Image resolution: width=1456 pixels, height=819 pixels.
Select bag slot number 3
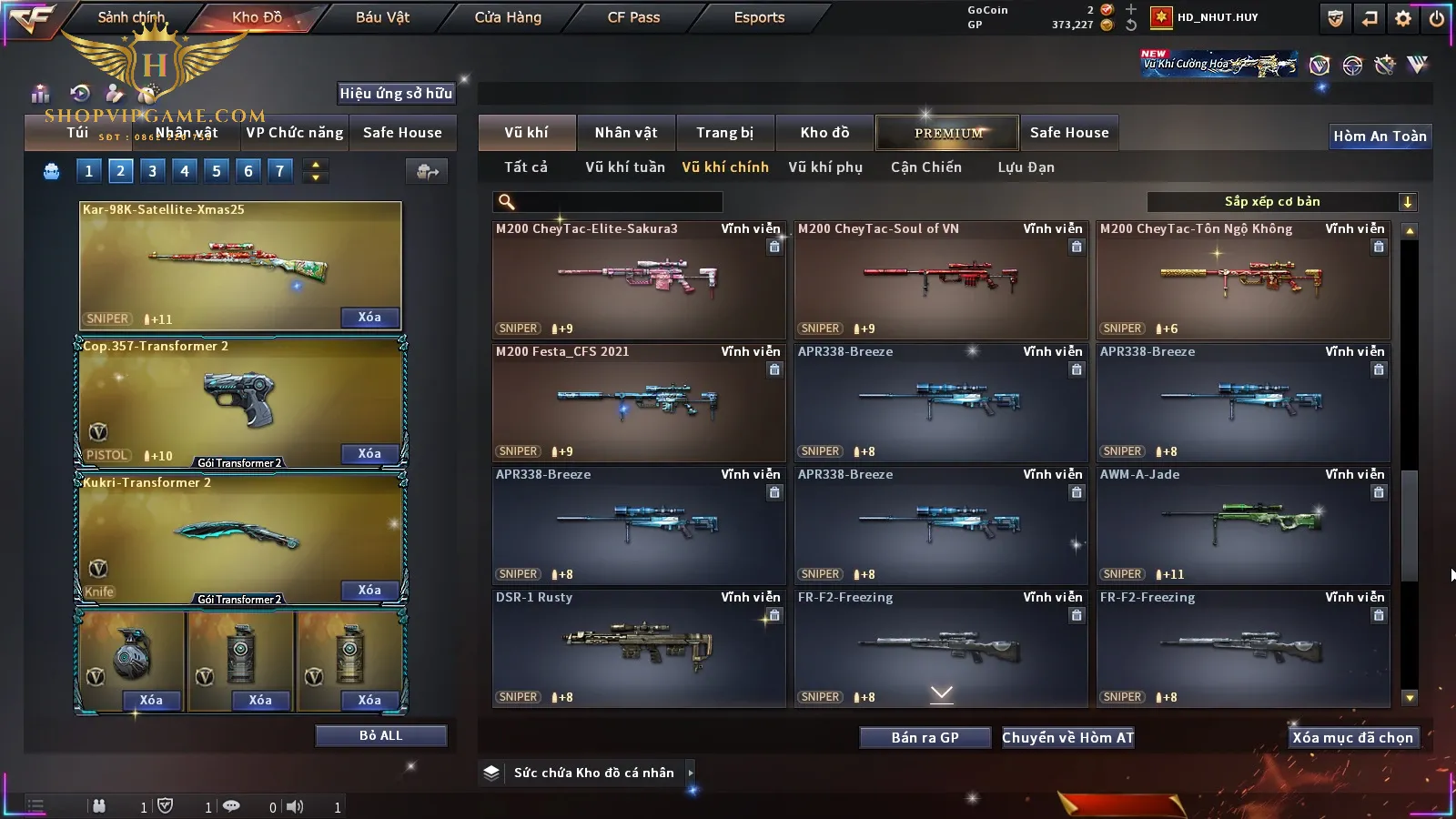[153, 171]
